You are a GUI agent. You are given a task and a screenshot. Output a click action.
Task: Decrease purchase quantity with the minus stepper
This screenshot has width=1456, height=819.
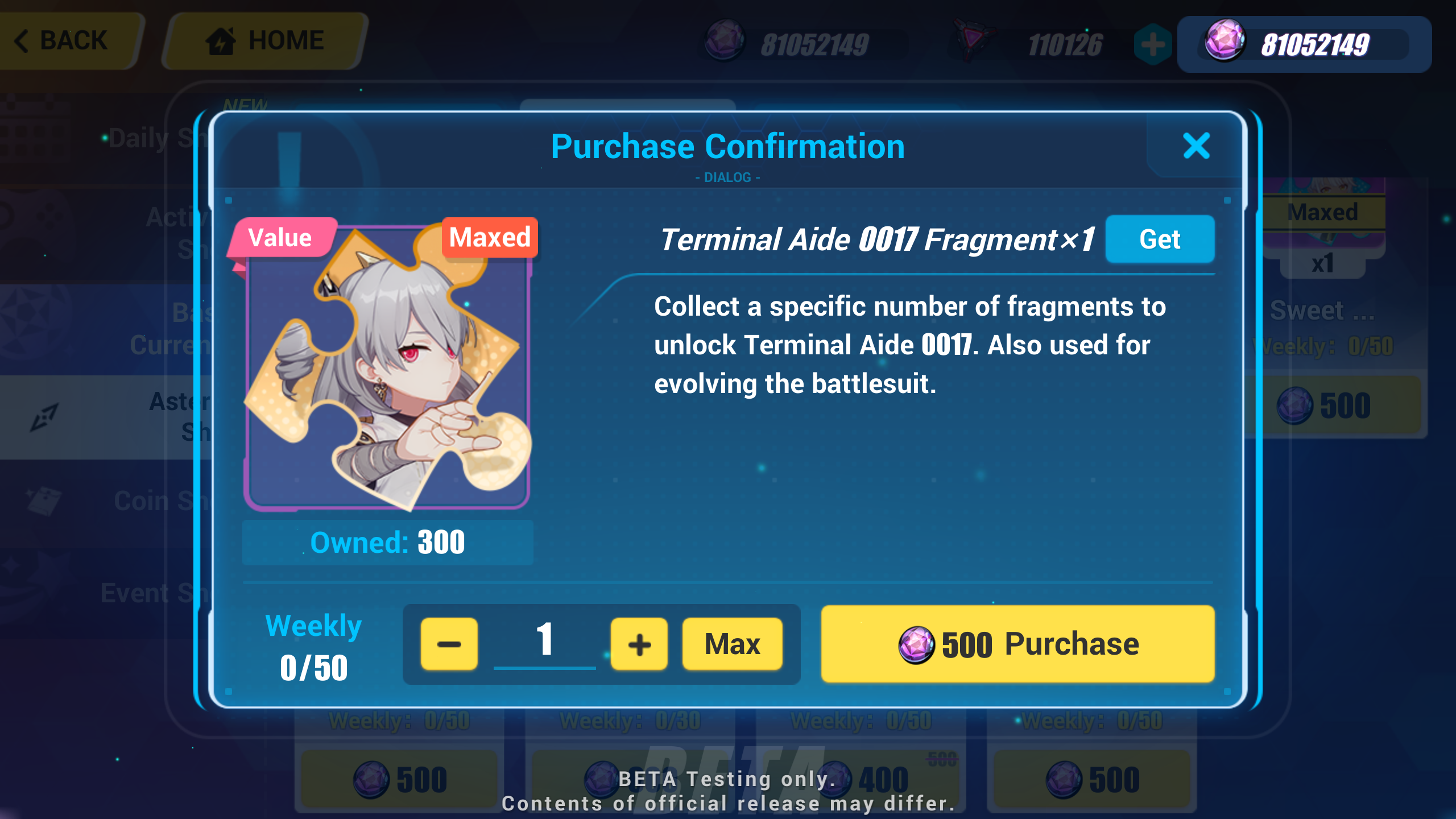(x=449, y=643)
